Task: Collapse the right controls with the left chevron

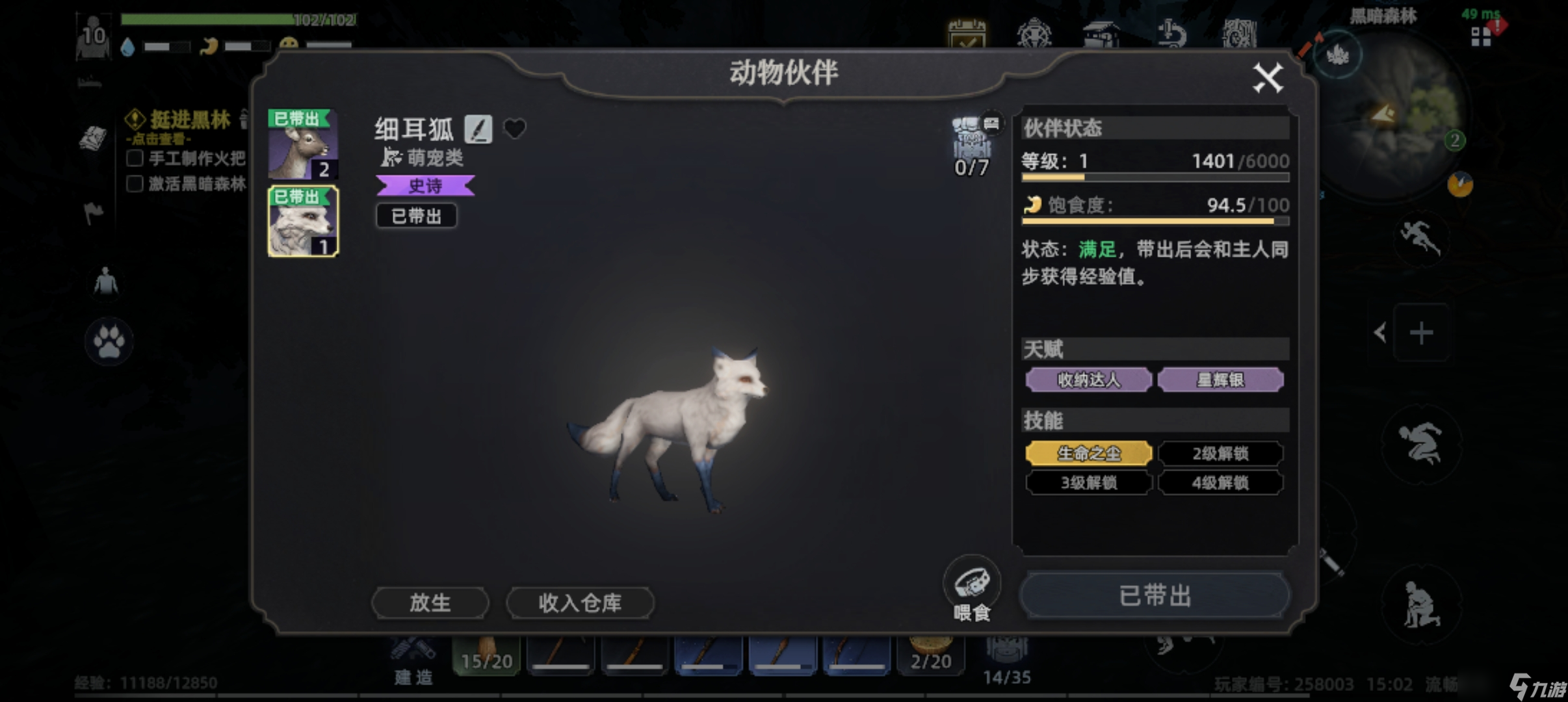Action: tap(1381, 332)
